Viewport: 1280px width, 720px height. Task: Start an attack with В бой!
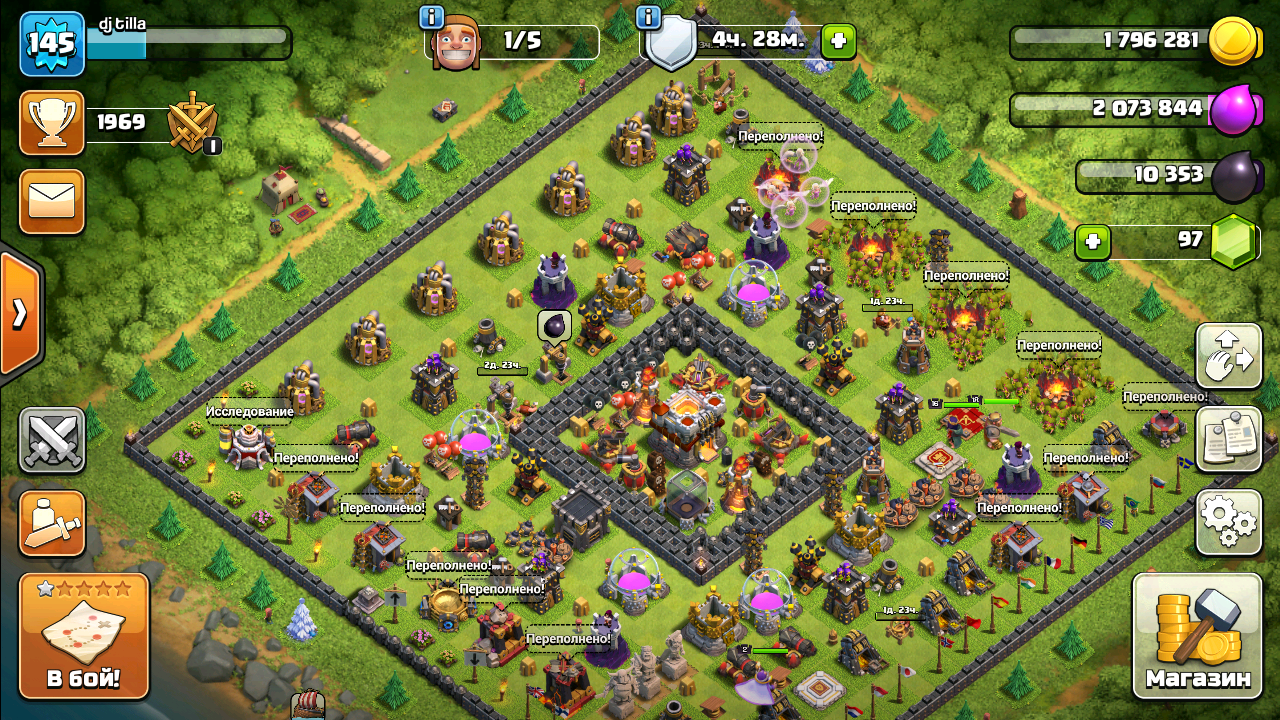(x=84, y=636)
